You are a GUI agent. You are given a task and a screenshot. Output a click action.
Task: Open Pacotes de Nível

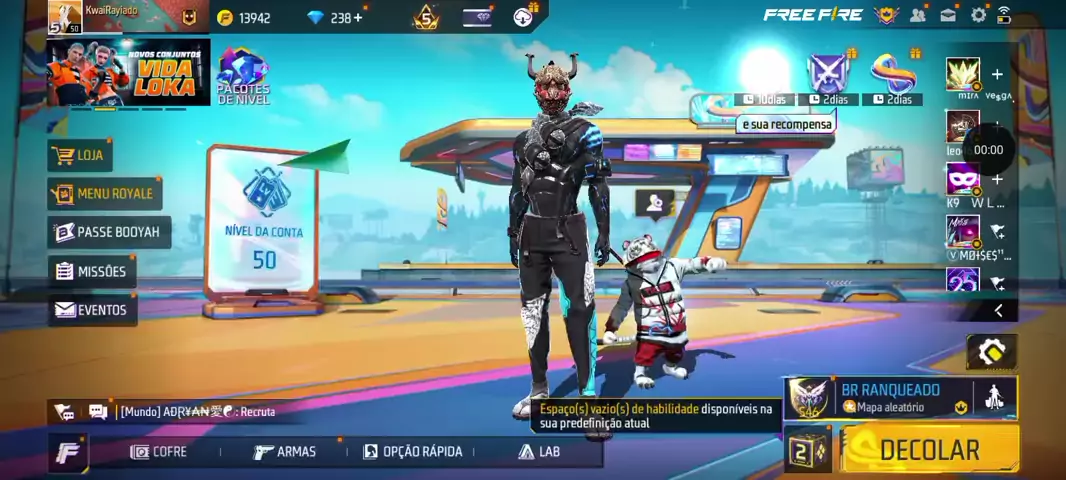pos(243,77)
